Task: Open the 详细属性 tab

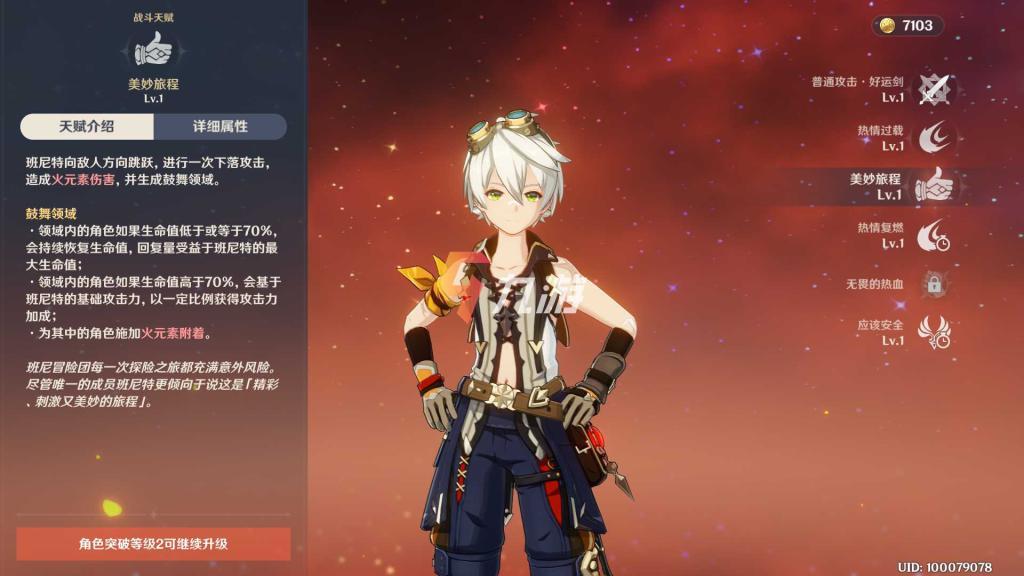Action: point(220,127)
